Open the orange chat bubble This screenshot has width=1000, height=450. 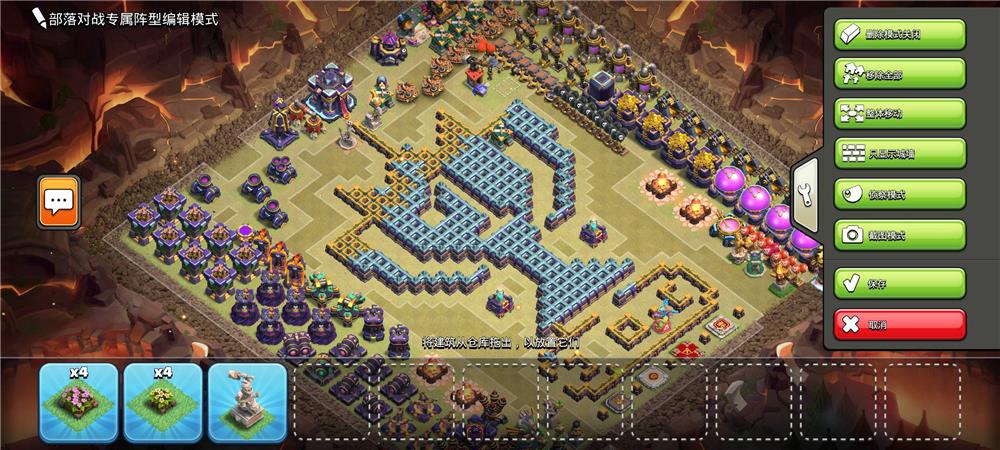[x=58, y=202]
